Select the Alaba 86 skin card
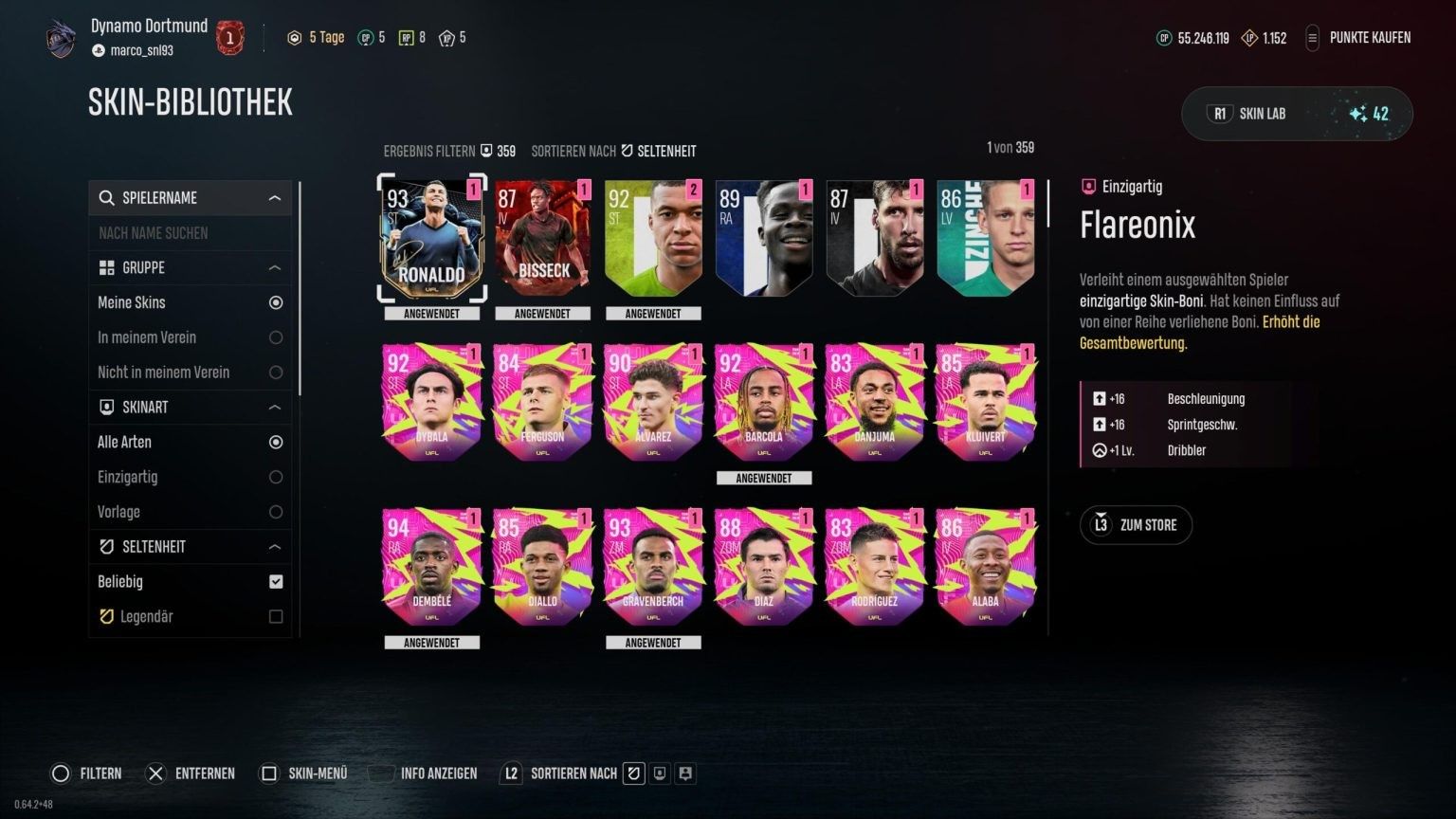1456x819 pixels. 985,567
